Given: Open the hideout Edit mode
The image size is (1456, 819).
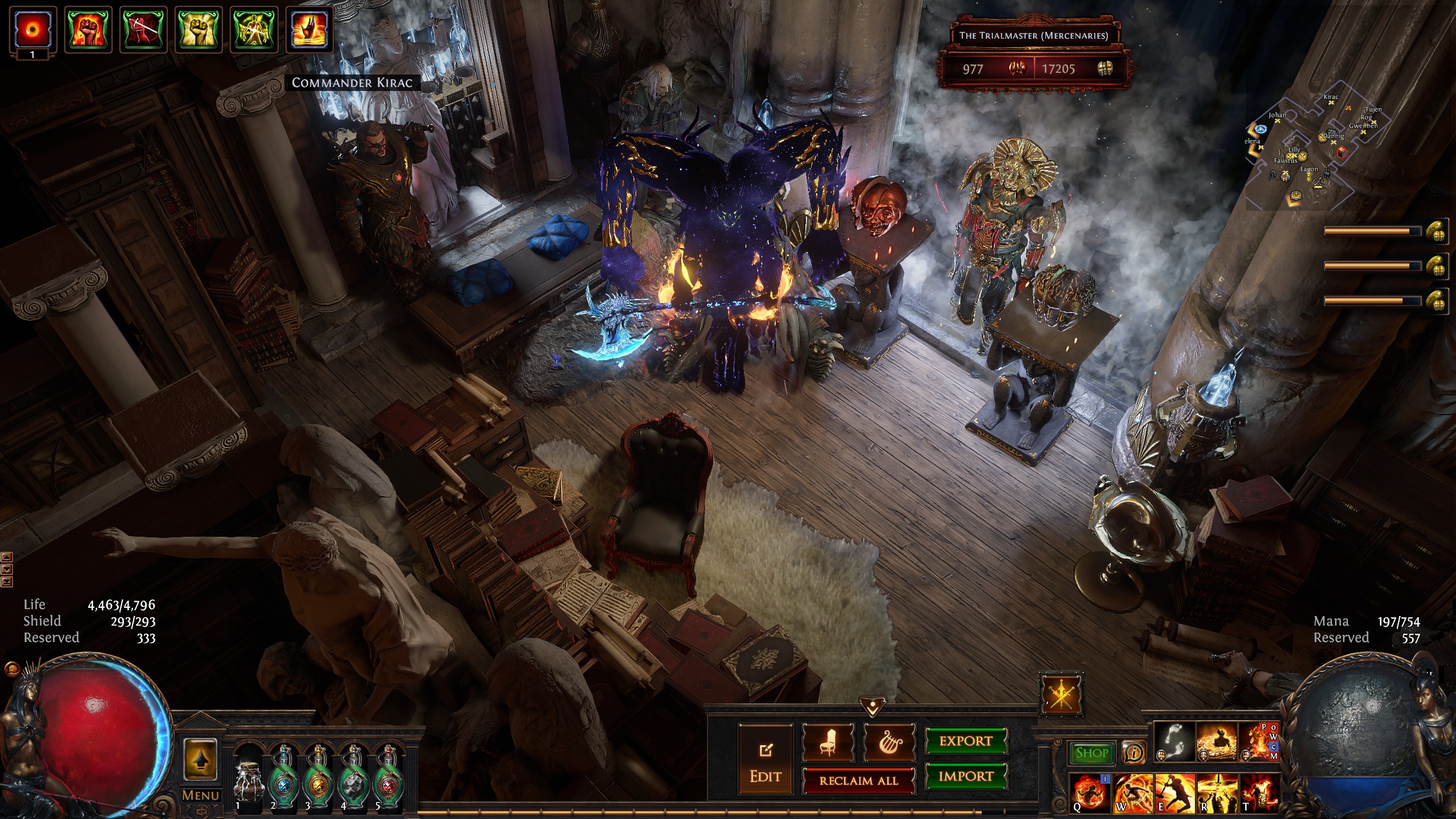Looking at the screenshot, I should (765, 759).
